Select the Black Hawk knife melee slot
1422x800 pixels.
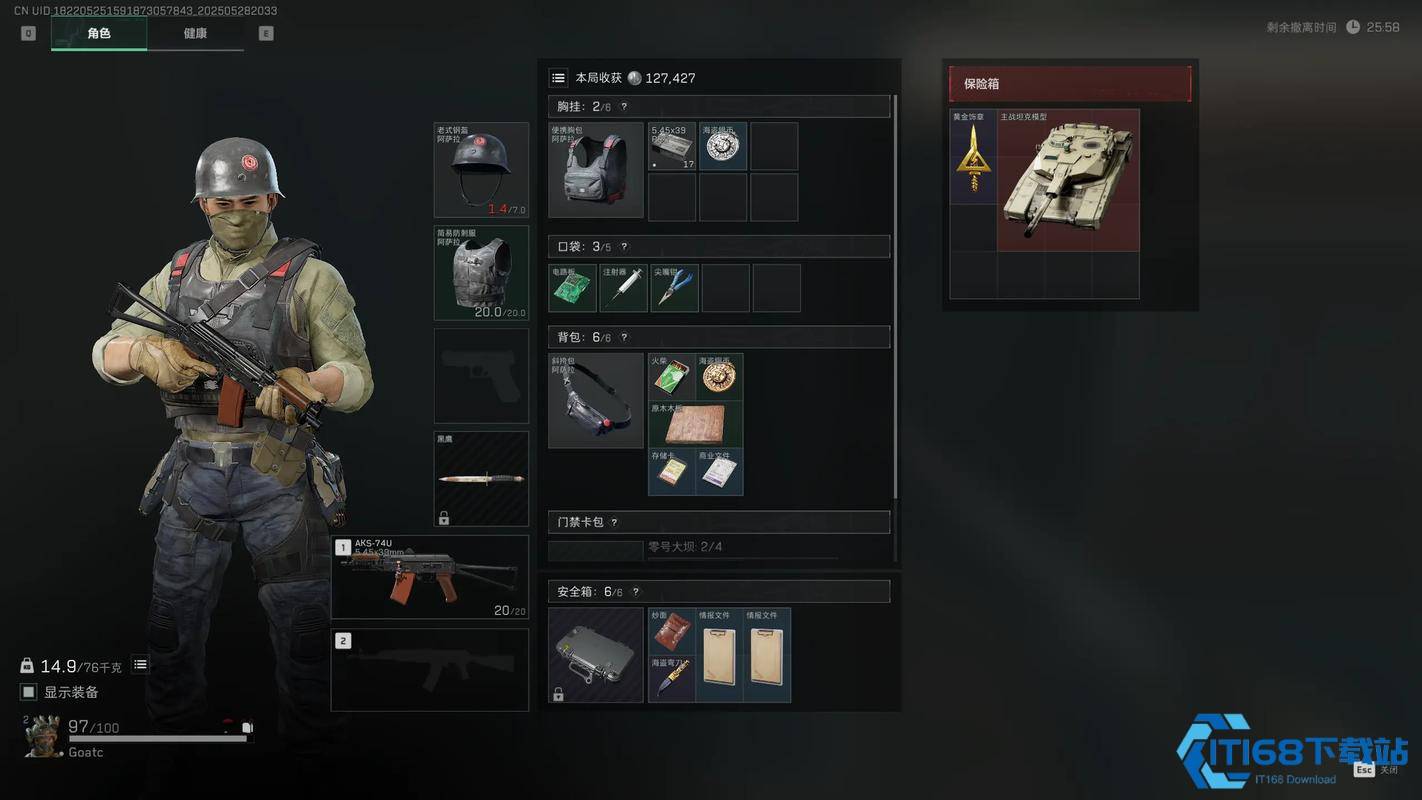click(481, 479)
